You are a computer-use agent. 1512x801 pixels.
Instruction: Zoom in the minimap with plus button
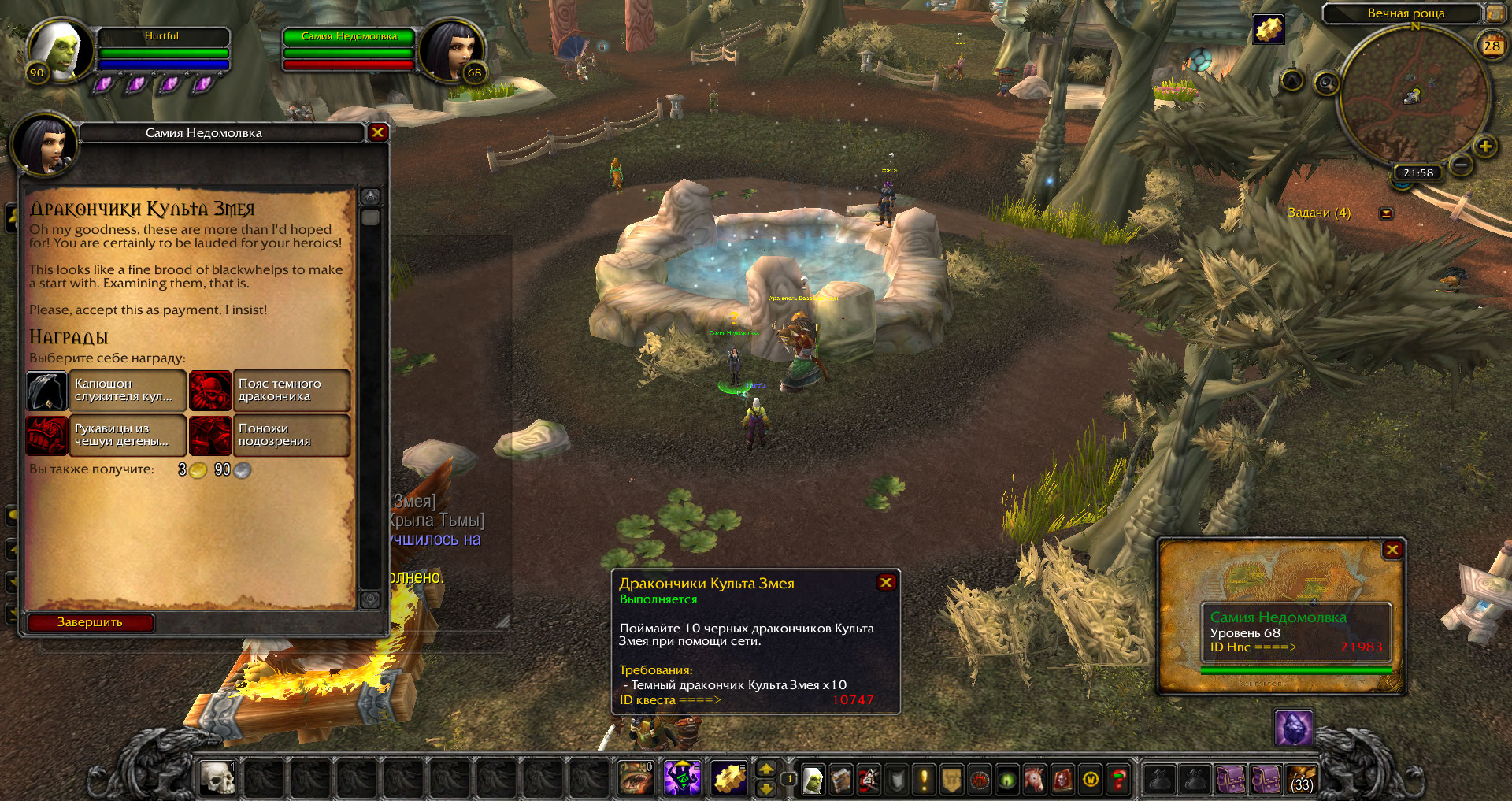click(x=1485, y=146)
